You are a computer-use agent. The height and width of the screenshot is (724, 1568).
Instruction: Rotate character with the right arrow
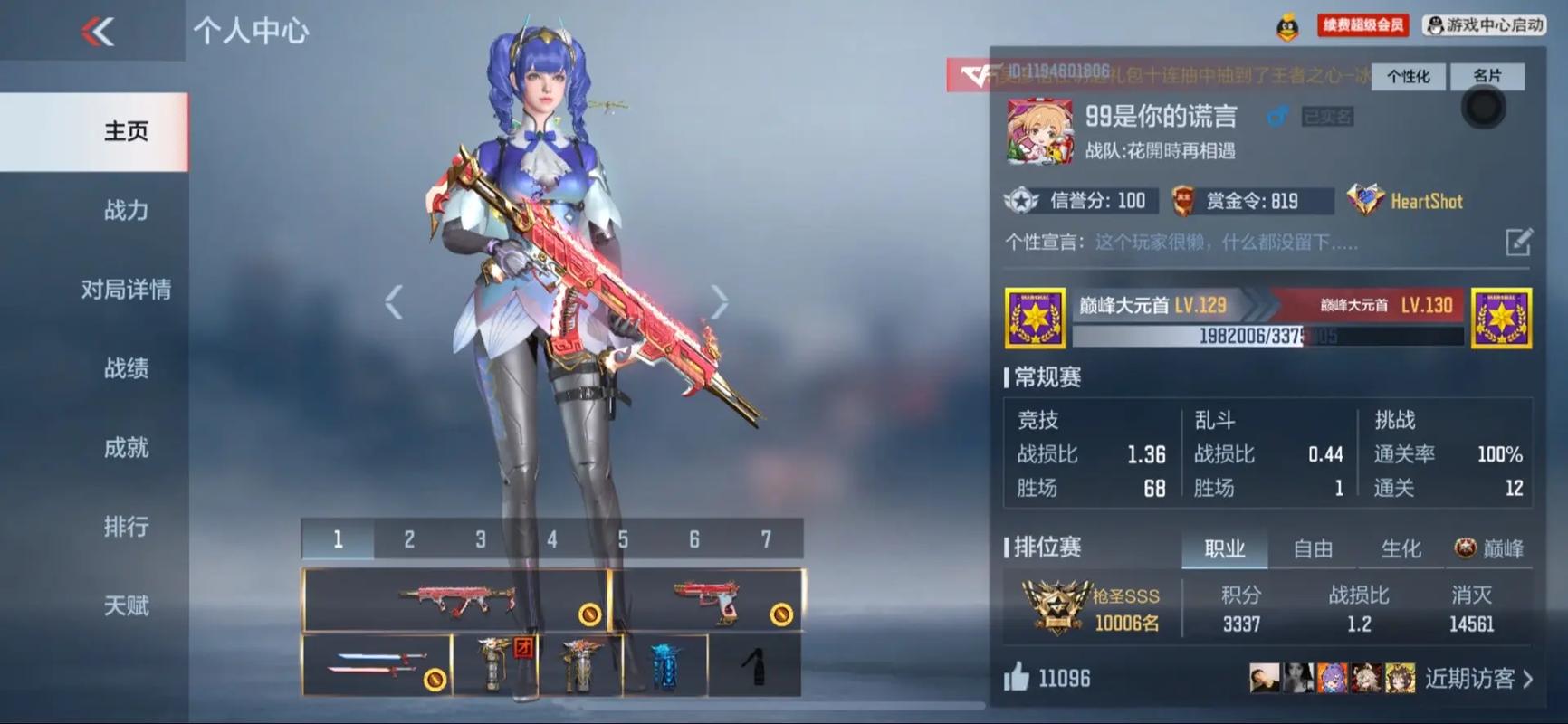click(719, 302)
